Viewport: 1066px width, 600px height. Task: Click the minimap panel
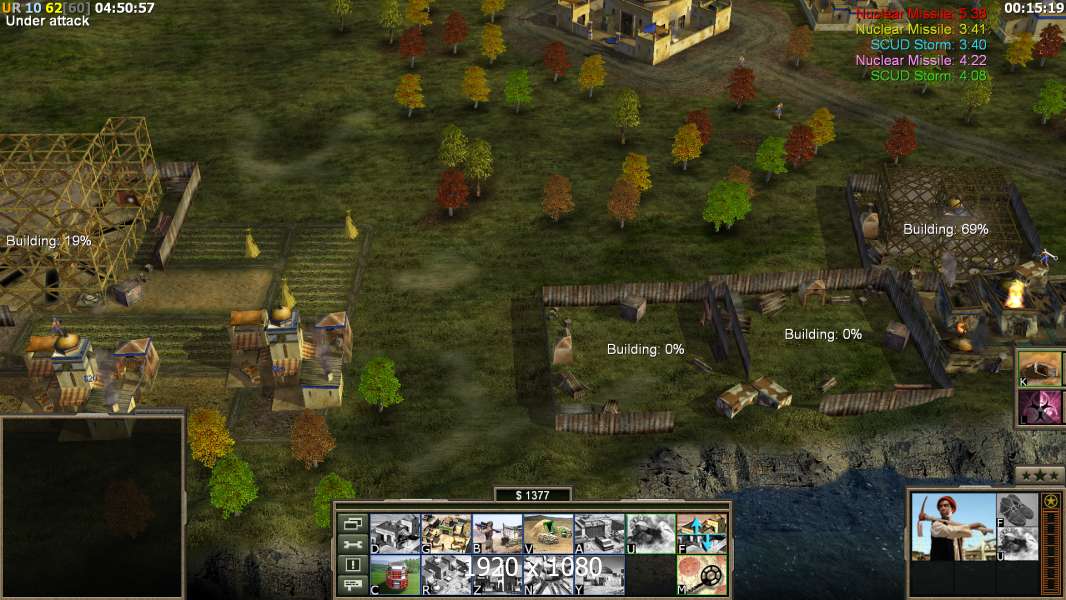[92, 506]
